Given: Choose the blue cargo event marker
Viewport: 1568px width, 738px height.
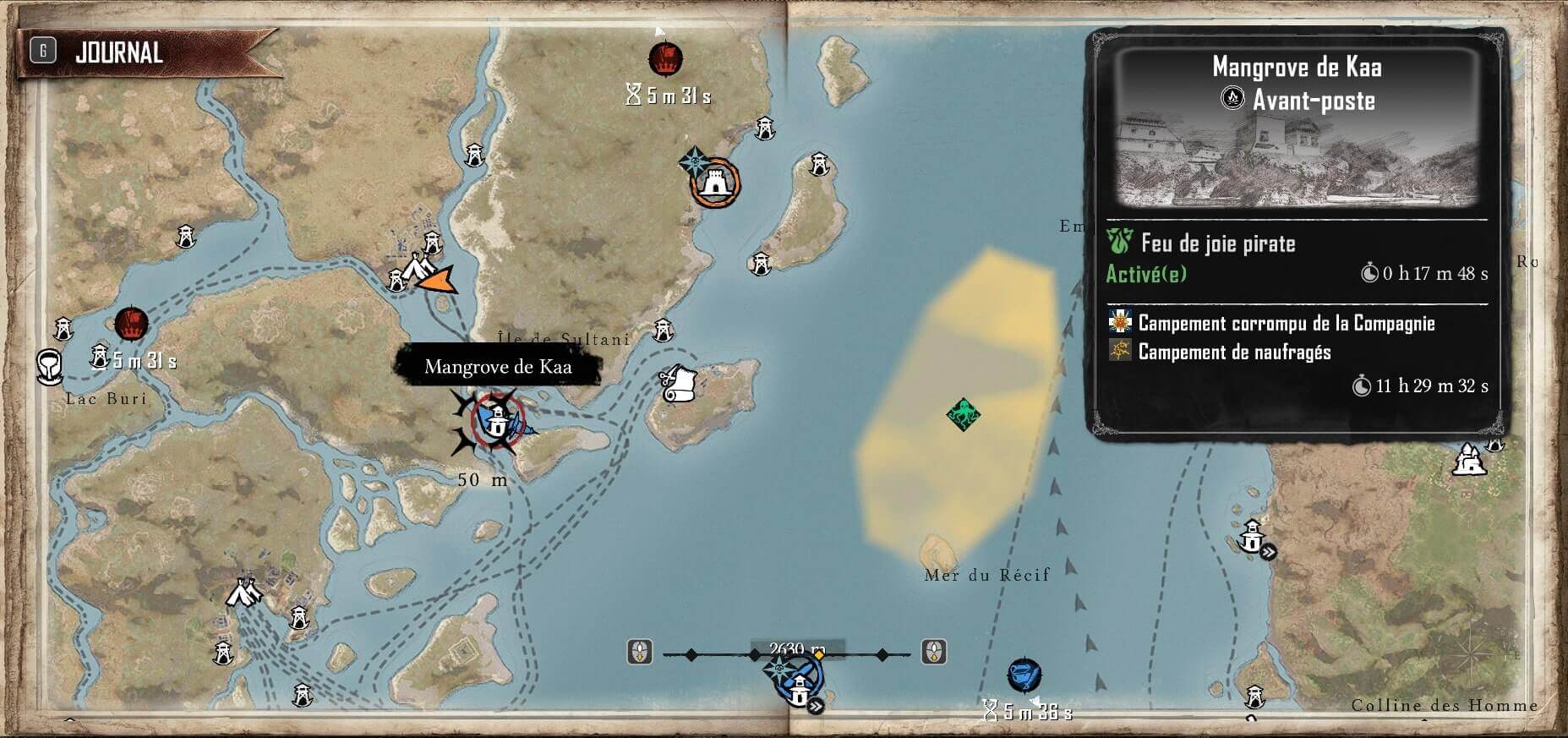Looking at the screenshot, I should [x=1024, y=675].
